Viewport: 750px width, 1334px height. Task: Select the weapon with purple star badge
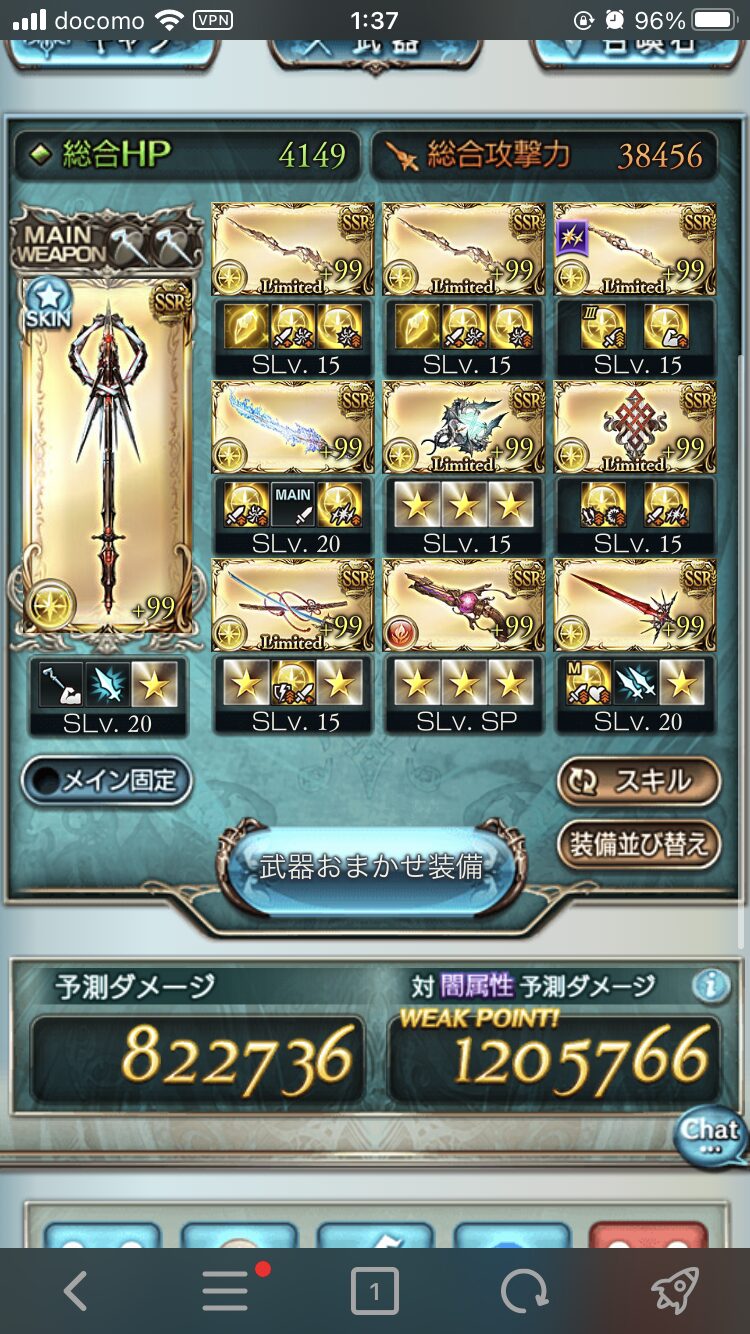click(635, 249)
